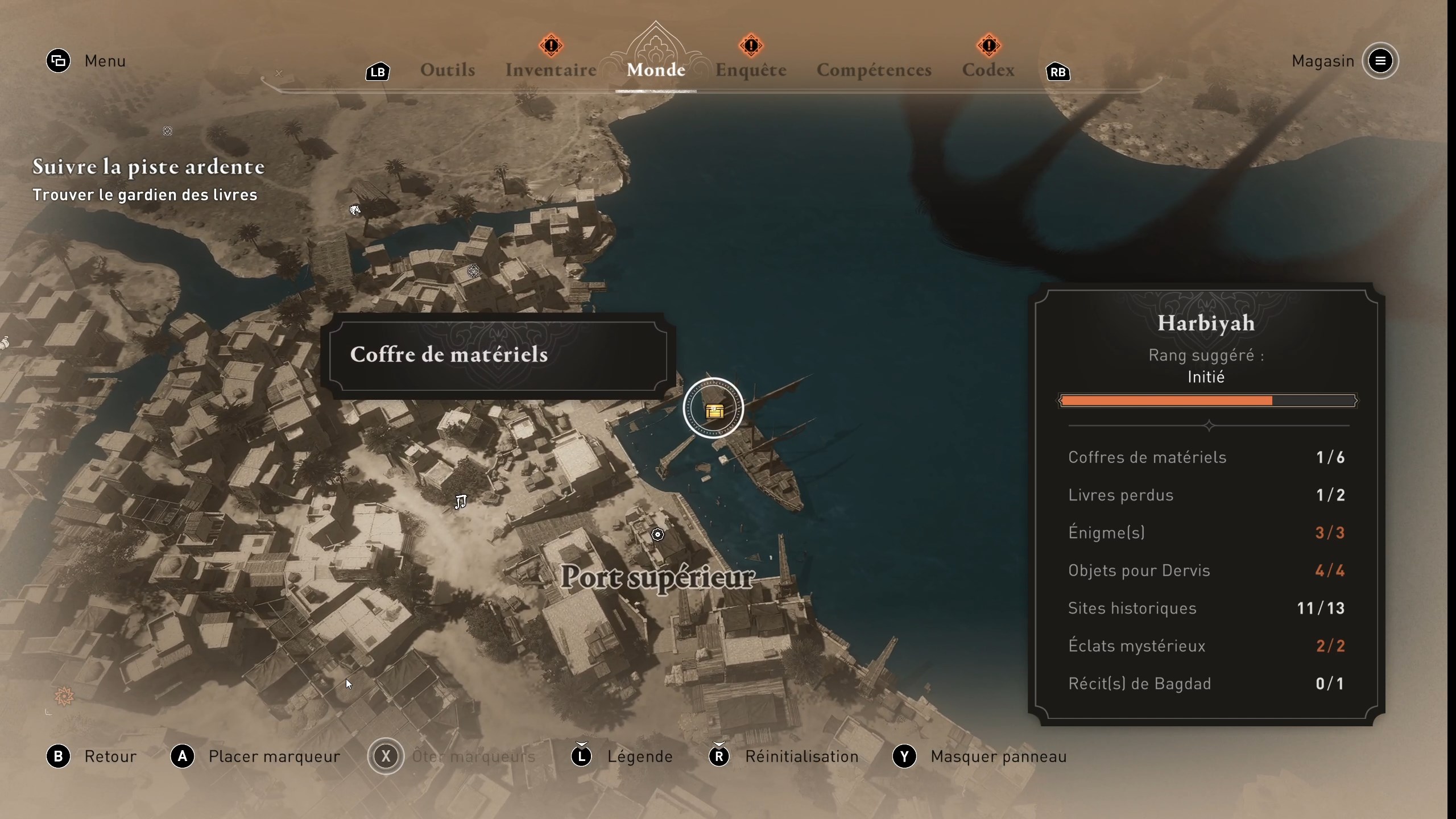Click the LB bumper icon
1456x819 pixels.
click(x=377, y=72)
